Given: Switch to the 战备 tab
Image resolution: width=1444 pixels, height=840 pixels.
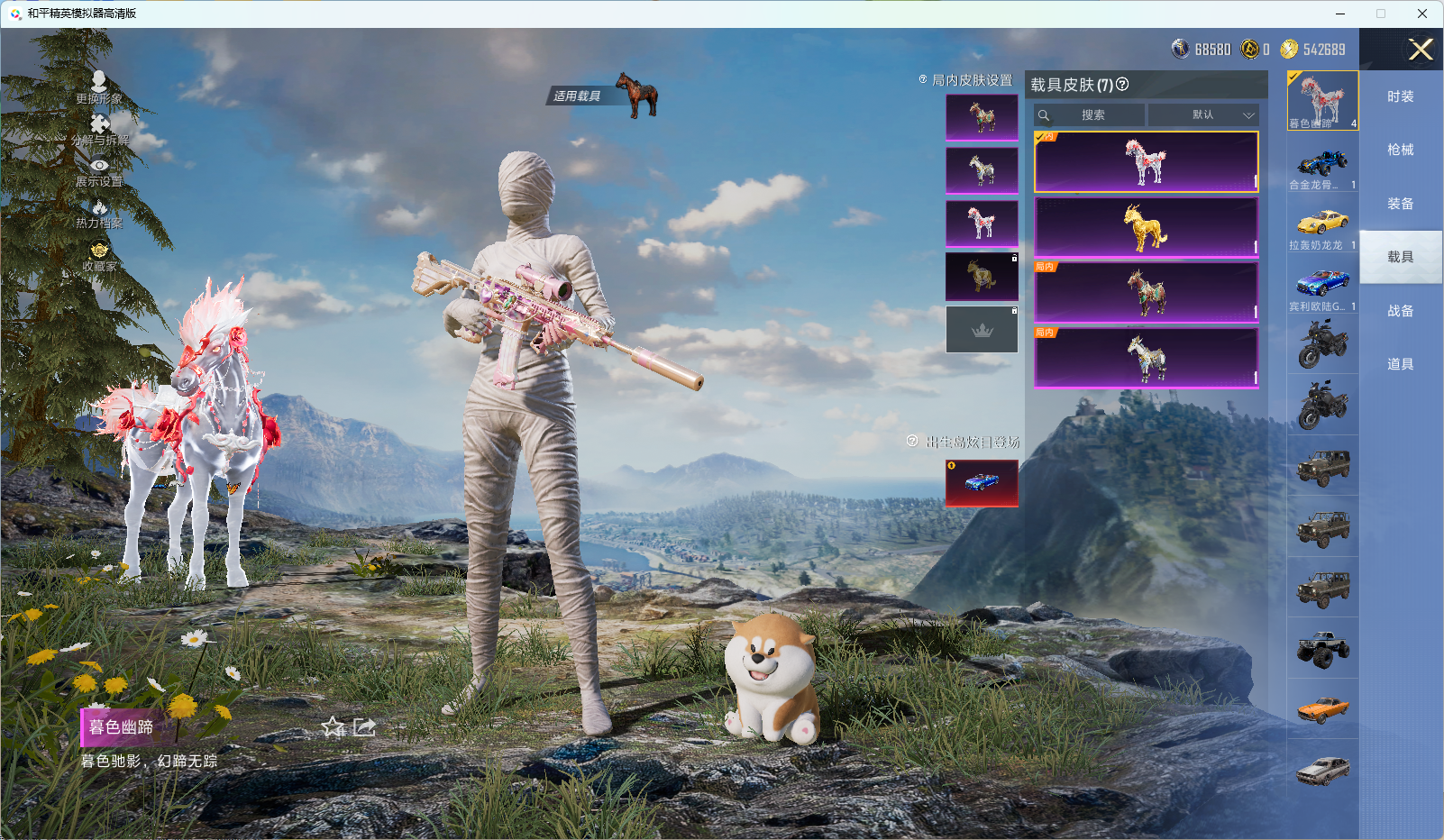Looking at the screenshot, I should click(x=1400, y=311).
